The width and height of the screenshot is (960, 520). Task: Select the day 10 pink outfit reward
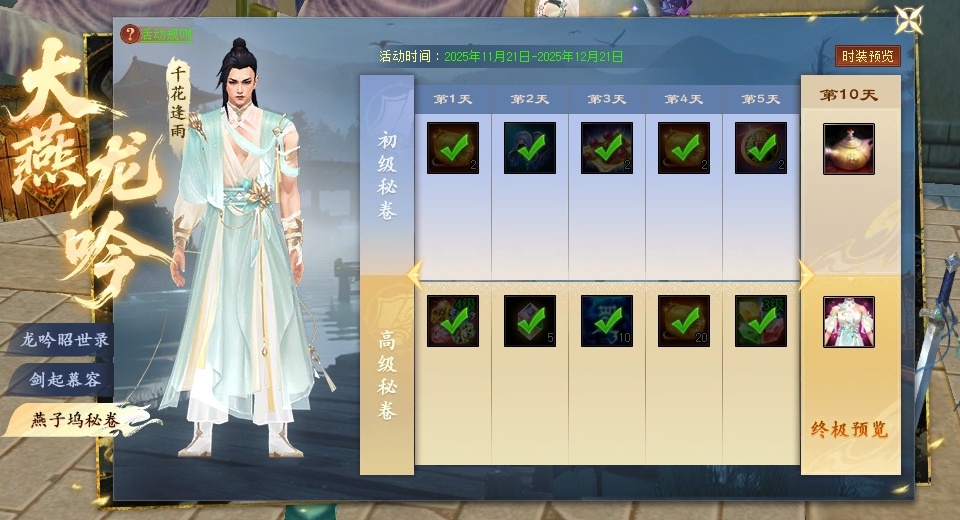coord(849,322)
